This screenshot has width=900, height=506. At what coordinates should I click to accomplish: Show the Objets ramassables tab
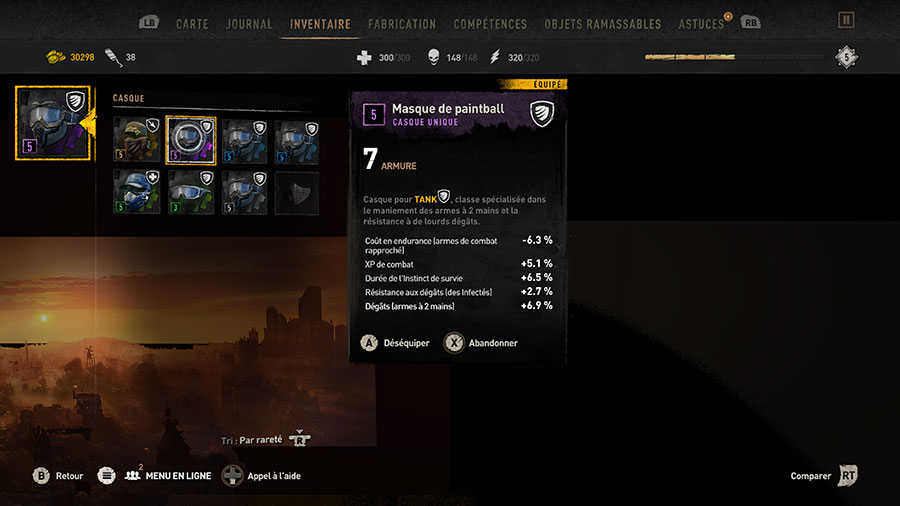(x=603, y=24)
